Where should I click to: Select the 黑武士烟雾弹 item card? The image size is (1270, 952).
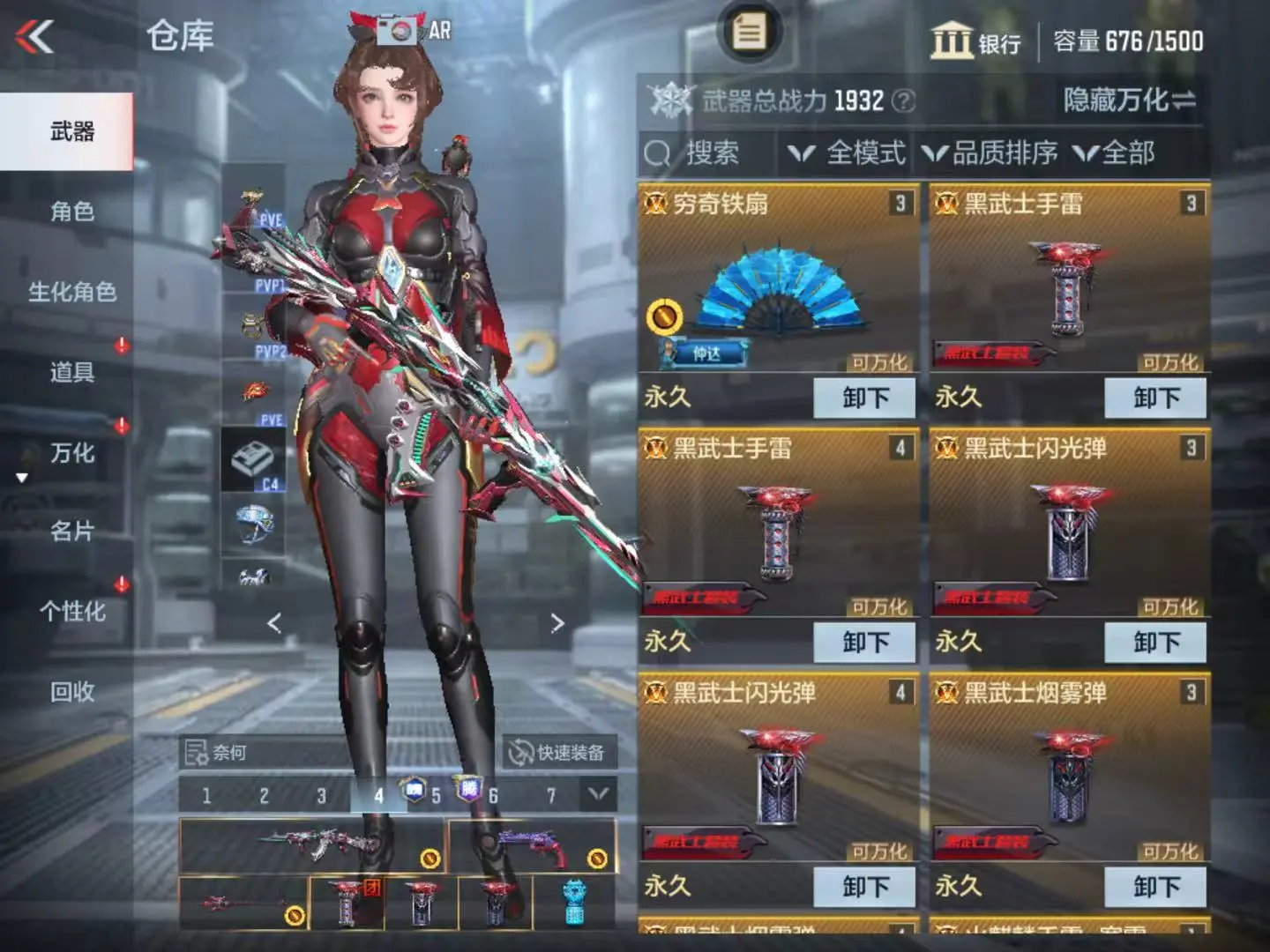1069,767
